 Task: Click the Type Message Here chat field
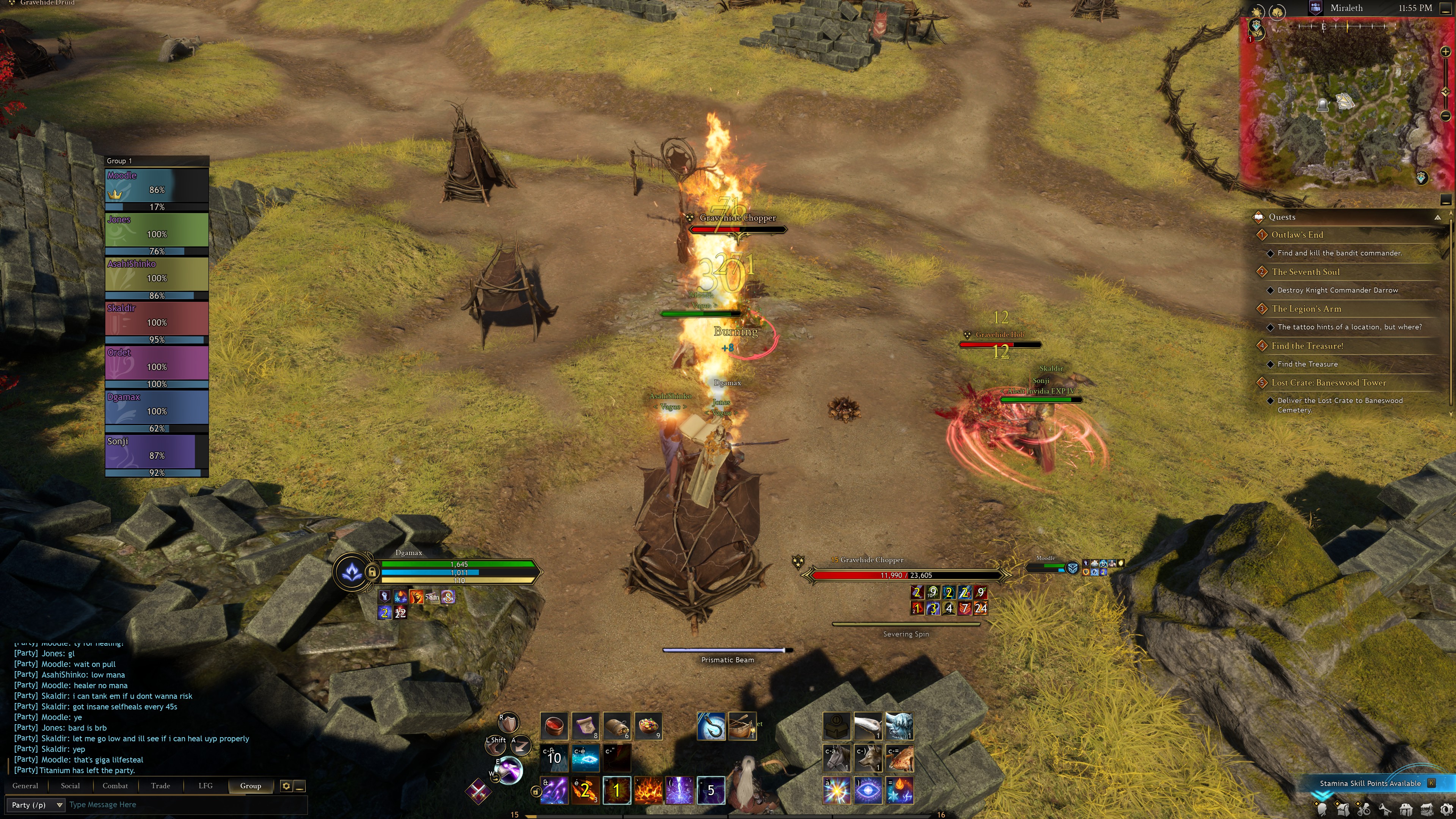pos(187,805)
